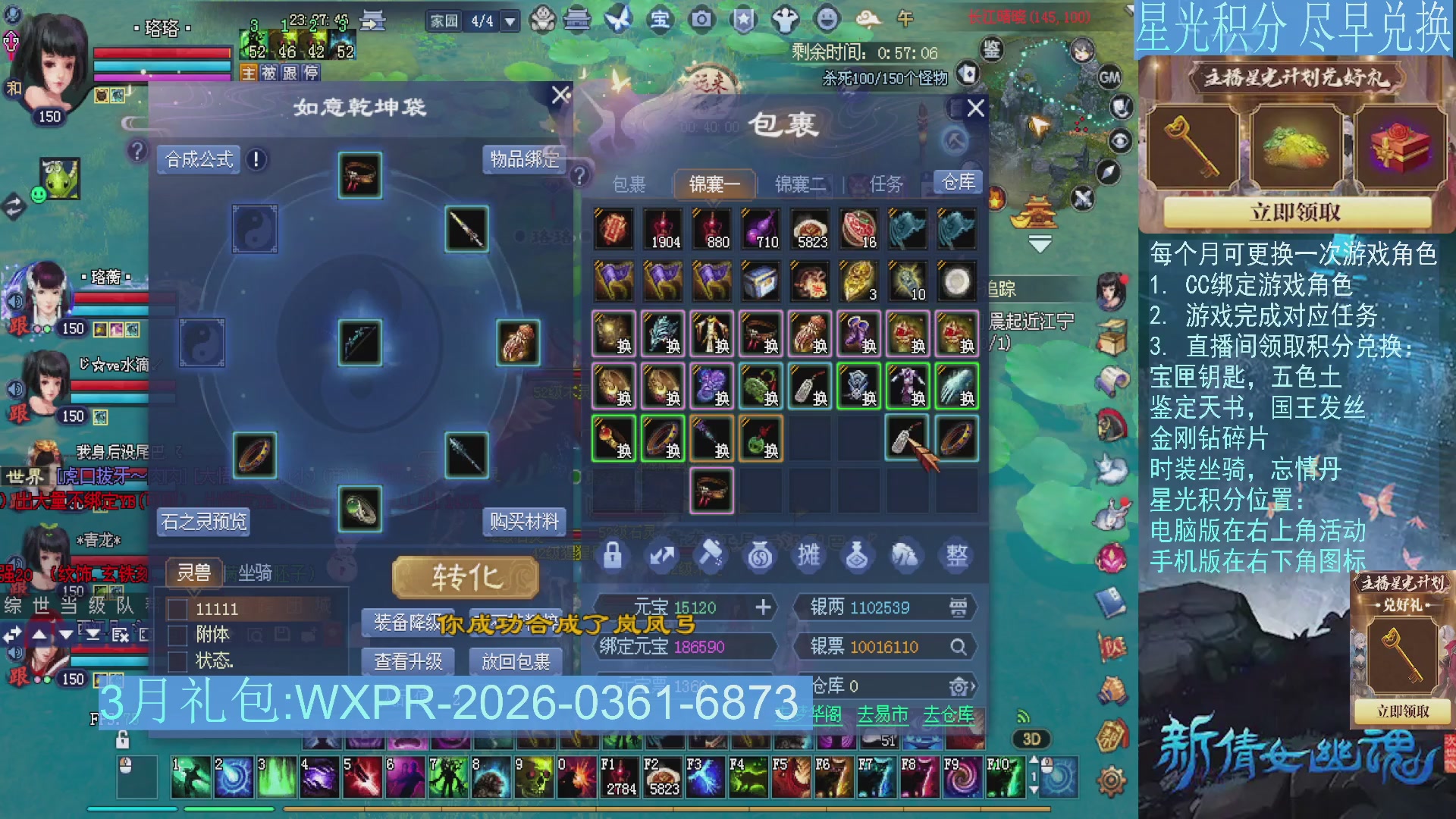
Task: Open the 坐骑 tab in 如意乾坤袋
Action: (256, 572)
